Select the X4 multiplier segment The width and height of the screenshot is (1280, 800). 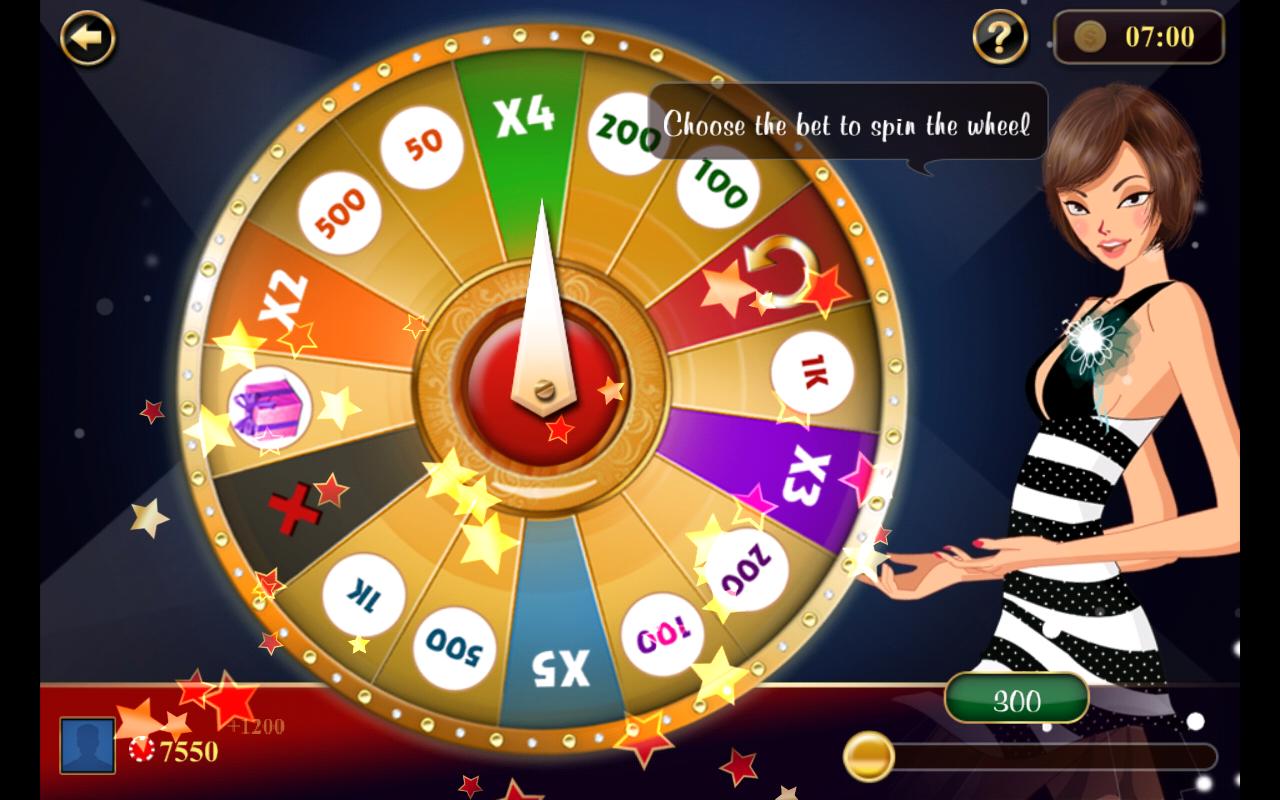click(523, 117)
